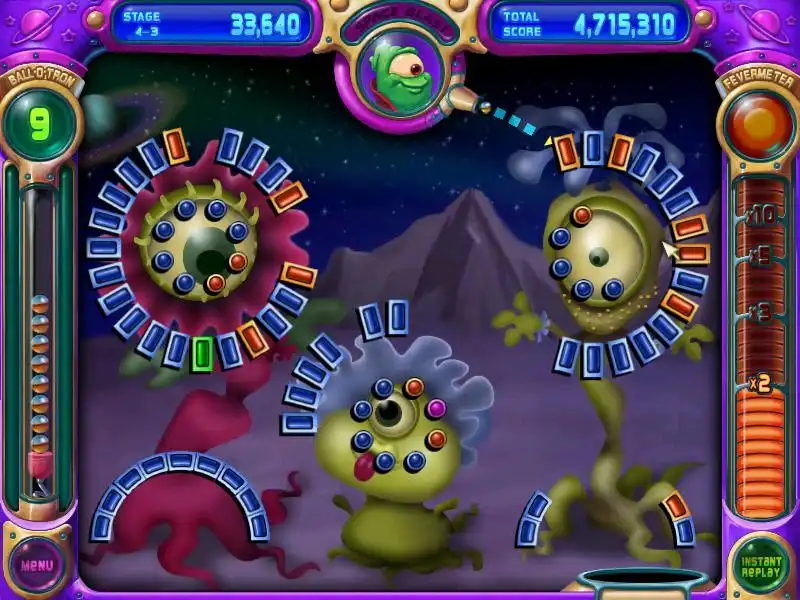Click the Instant Replay button
Viewport: 800px width, 600px height.
761,565
